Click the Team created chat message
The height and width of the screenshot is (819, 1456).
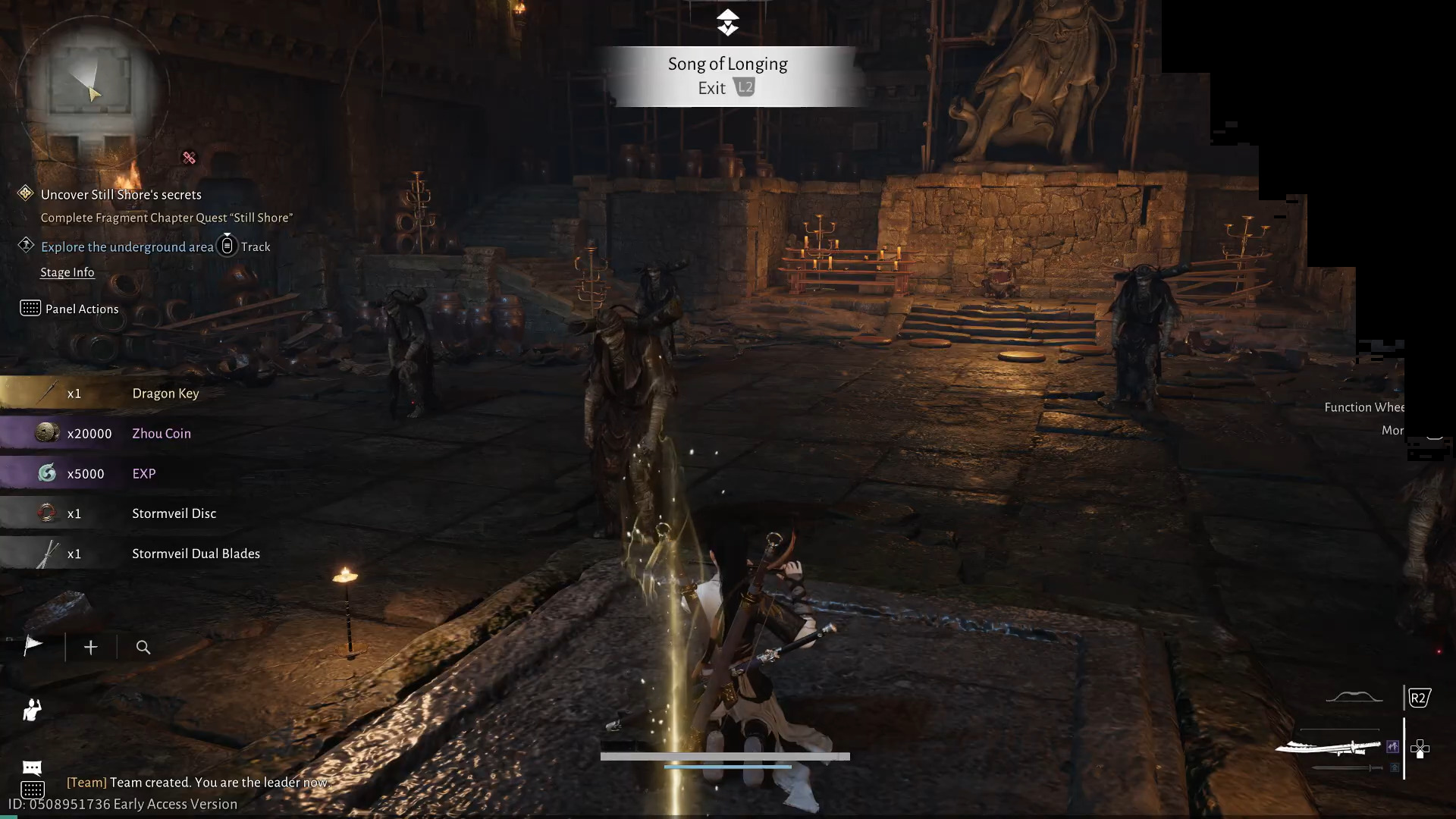click(197, 782)
